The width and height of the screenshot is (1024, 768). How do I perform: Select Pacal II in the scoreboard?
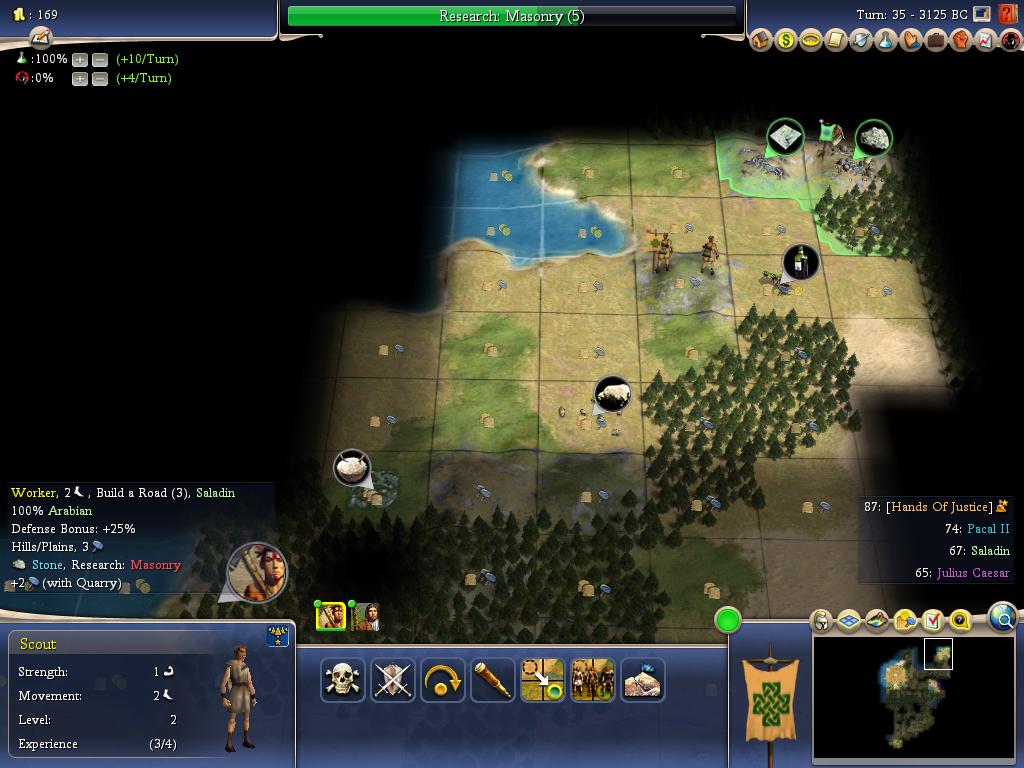(x=988, y=529)
